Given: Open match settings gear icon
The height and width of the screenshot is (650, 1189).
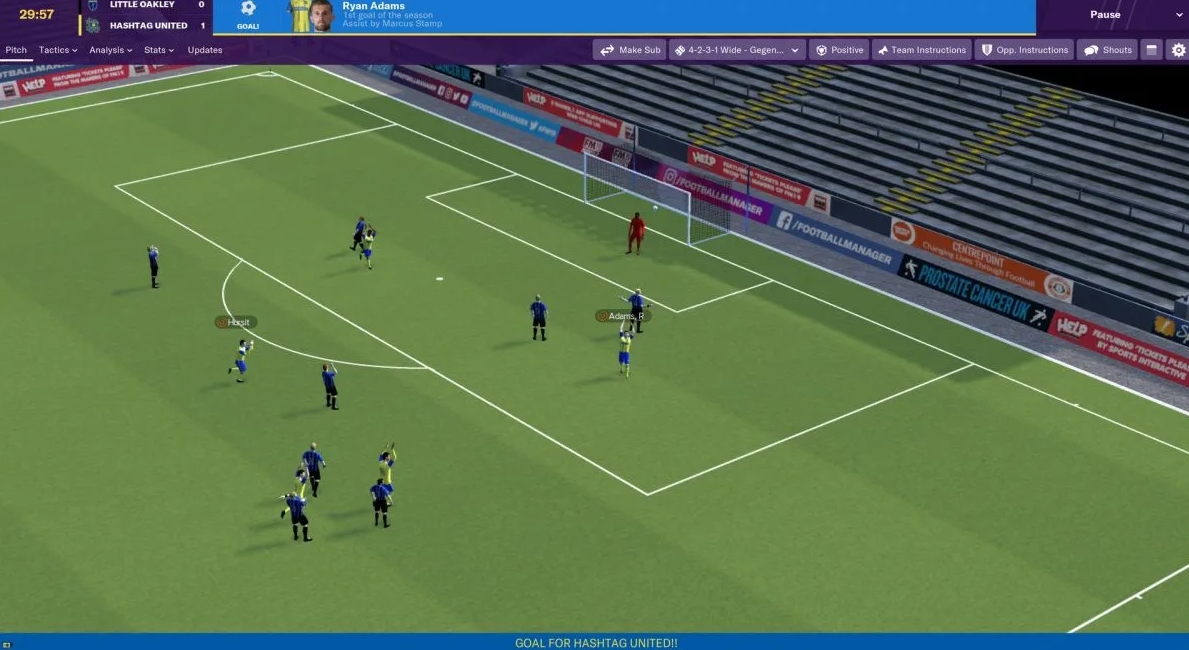Looking at the screenshot, I should 1178,50.
